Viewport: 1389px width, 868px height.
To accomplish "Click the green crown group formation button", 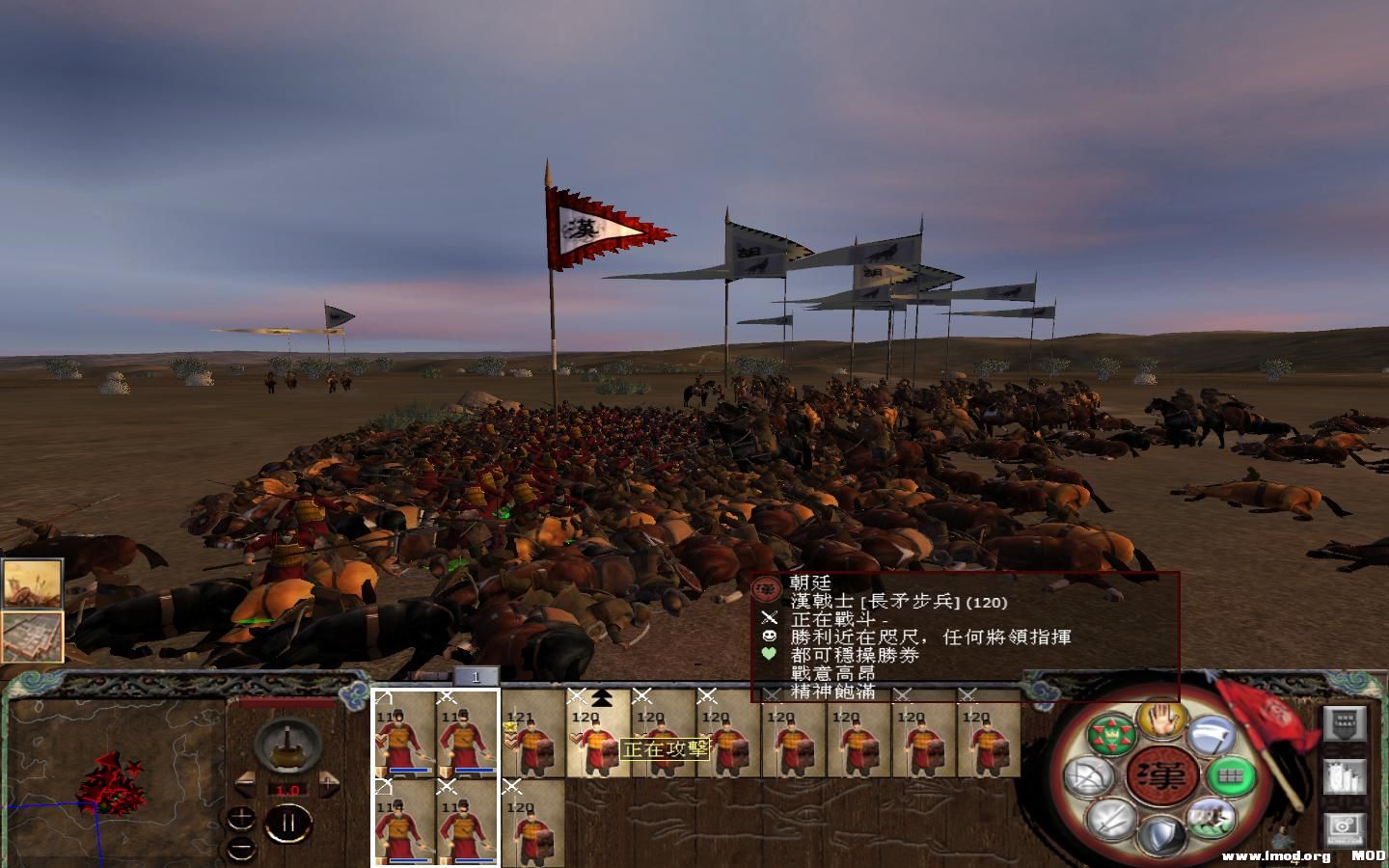I will pyautogui.click(x=1111, y=736).
